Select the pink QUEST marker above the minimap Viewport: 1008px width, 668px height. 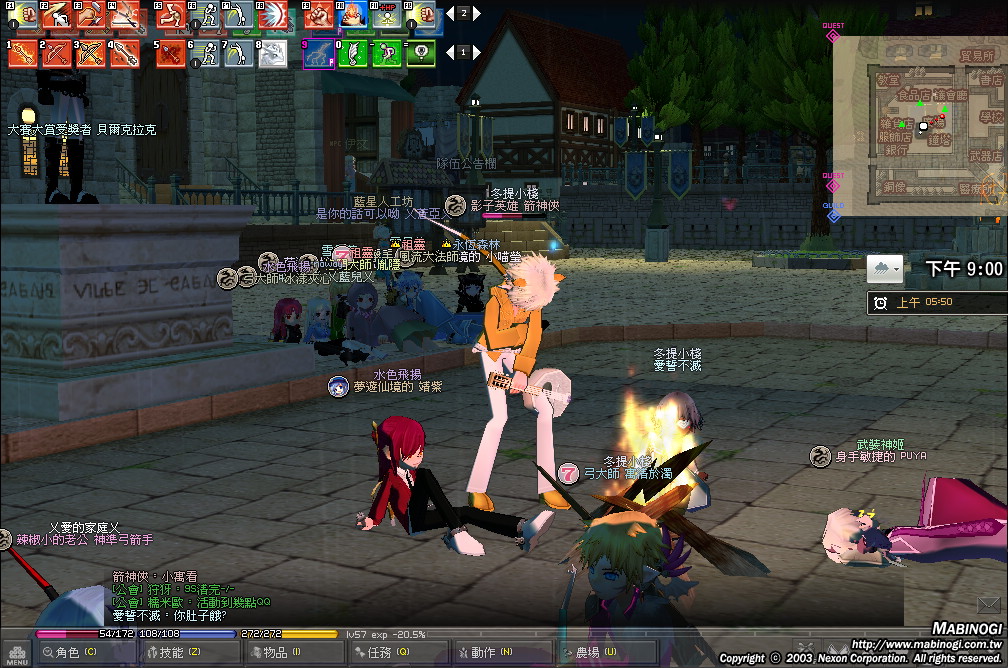tap(832, 36)
